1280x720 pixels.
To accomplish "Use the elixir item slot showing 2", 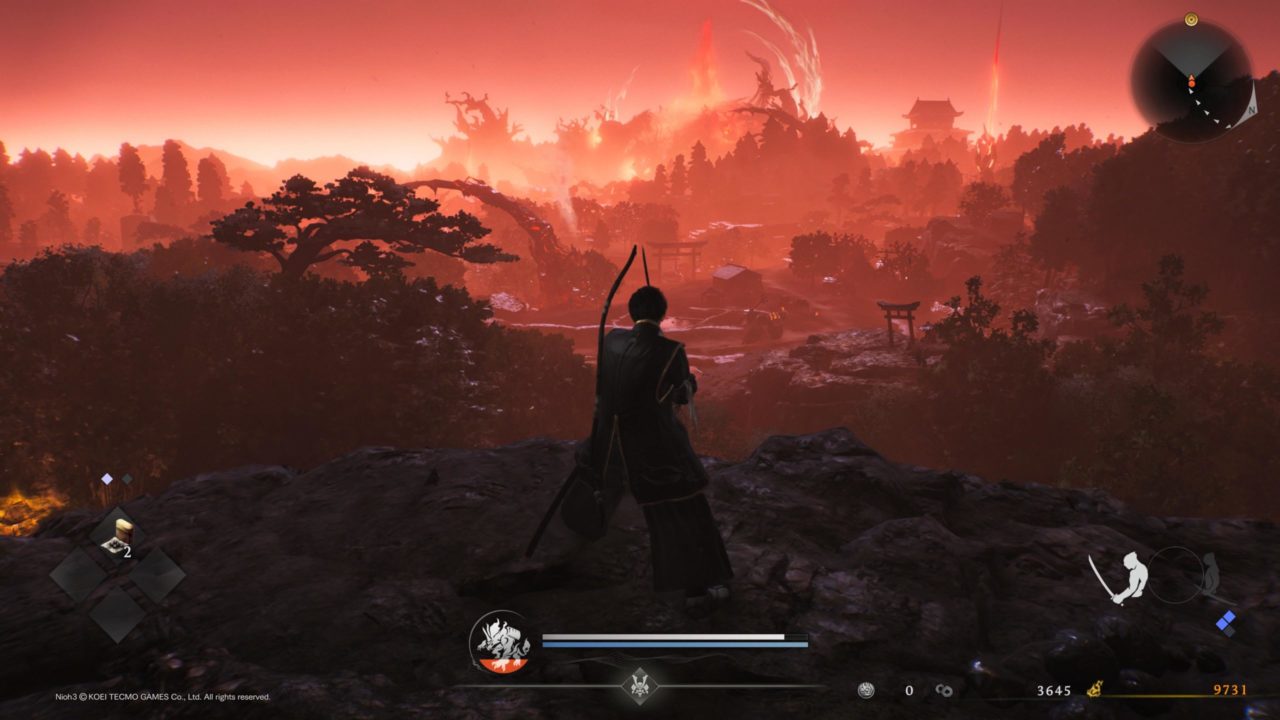I will (118, 537).
